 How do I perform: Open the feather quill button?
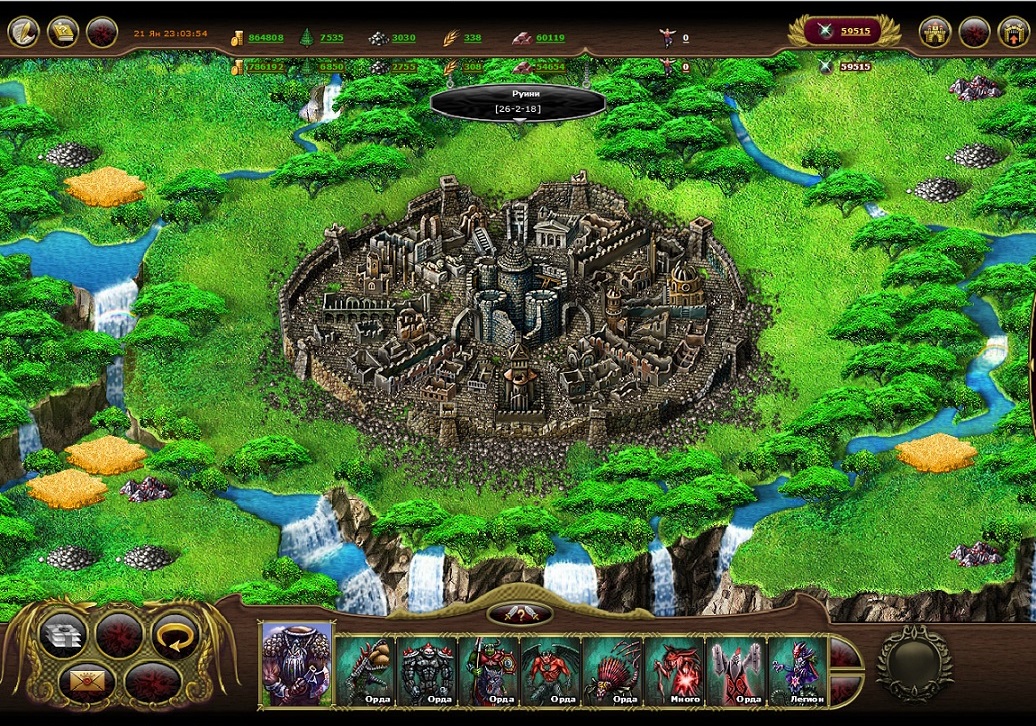[24, 32]
